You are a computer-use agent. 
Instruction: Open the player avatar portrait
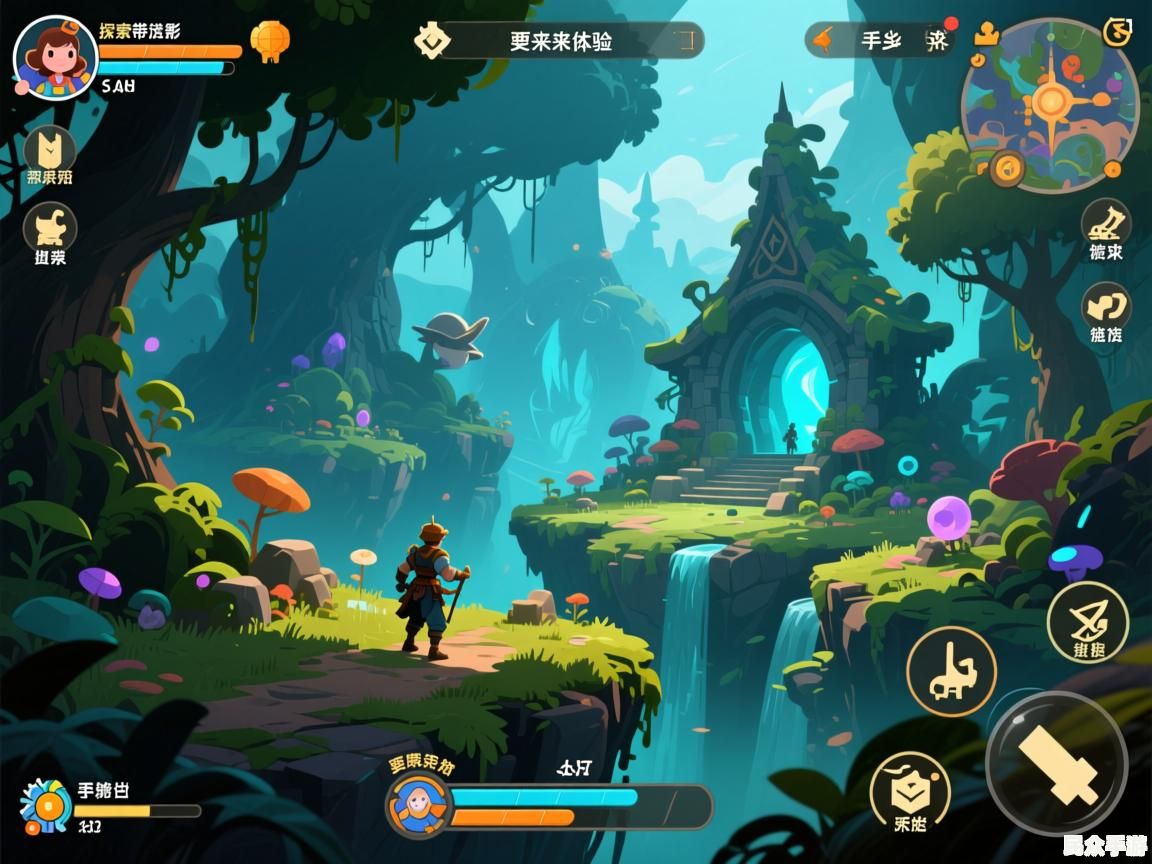tap(55, 58)
